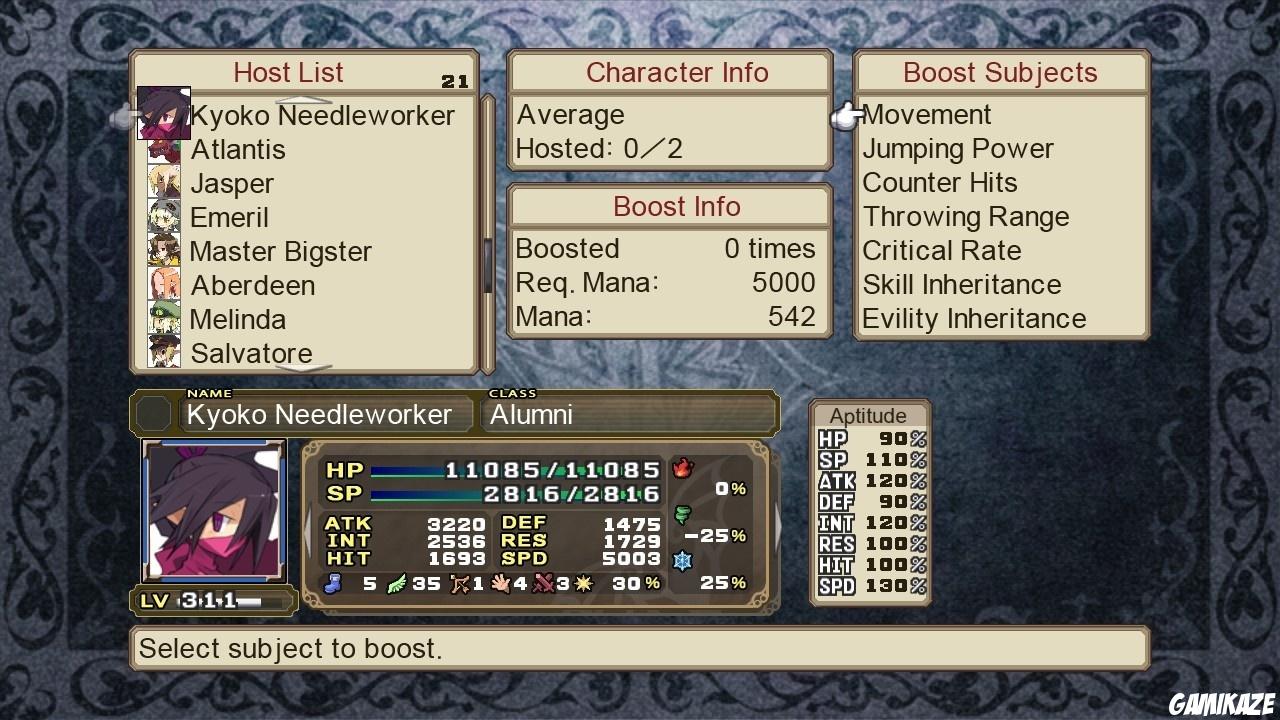This screenshot has height=720, width=1280.
Task: Choose Evility Inheritance from Boost Subjects
Action: tap(973, 318)
